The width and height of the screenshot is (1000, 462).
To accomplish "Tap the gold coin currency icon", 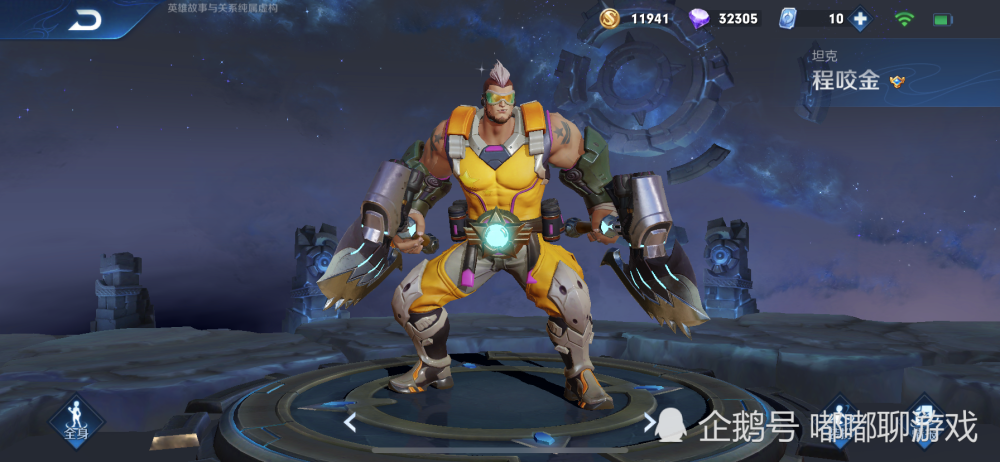I will (x=610, y=18).
